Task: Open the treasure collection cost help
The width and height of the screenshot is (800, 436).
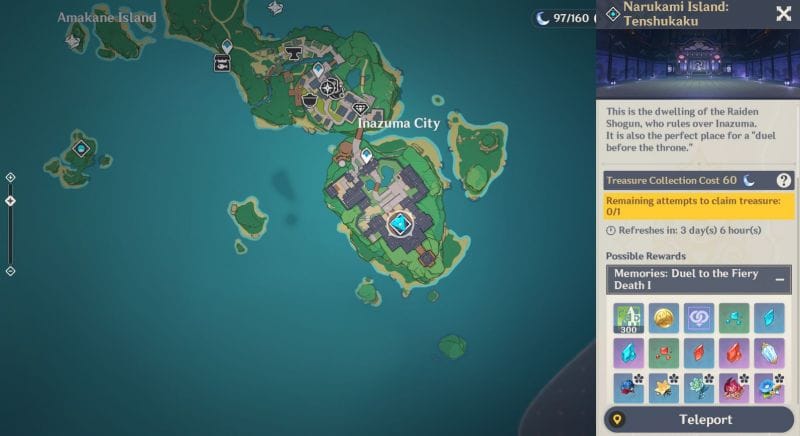Action: pos(784,180)
